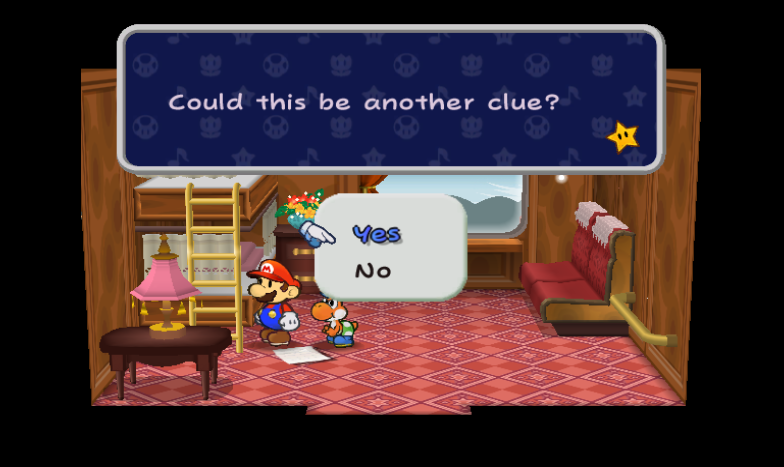Select No in the choice box

point(372,271)
